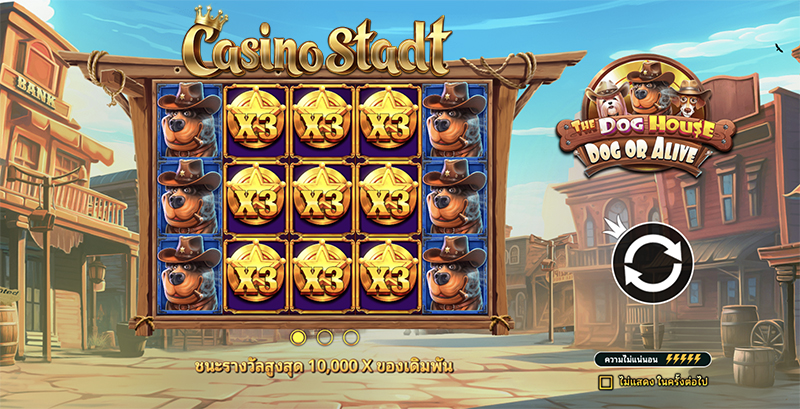800x409 pixels.
Task: Select the highlighted first carousel dot
Action: tap(298, 337)
